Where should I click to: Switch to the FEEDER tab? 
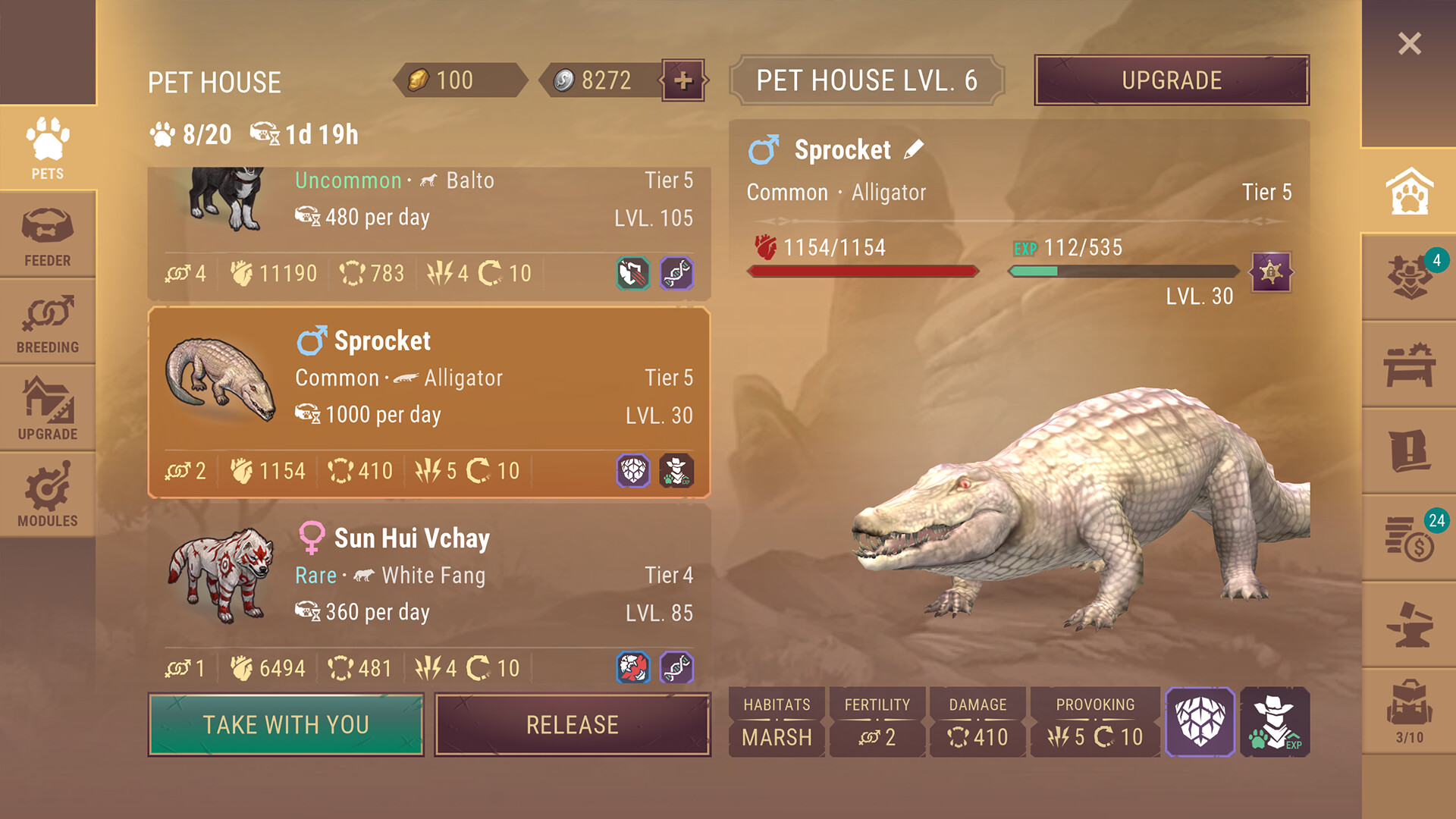coord(47,234)
